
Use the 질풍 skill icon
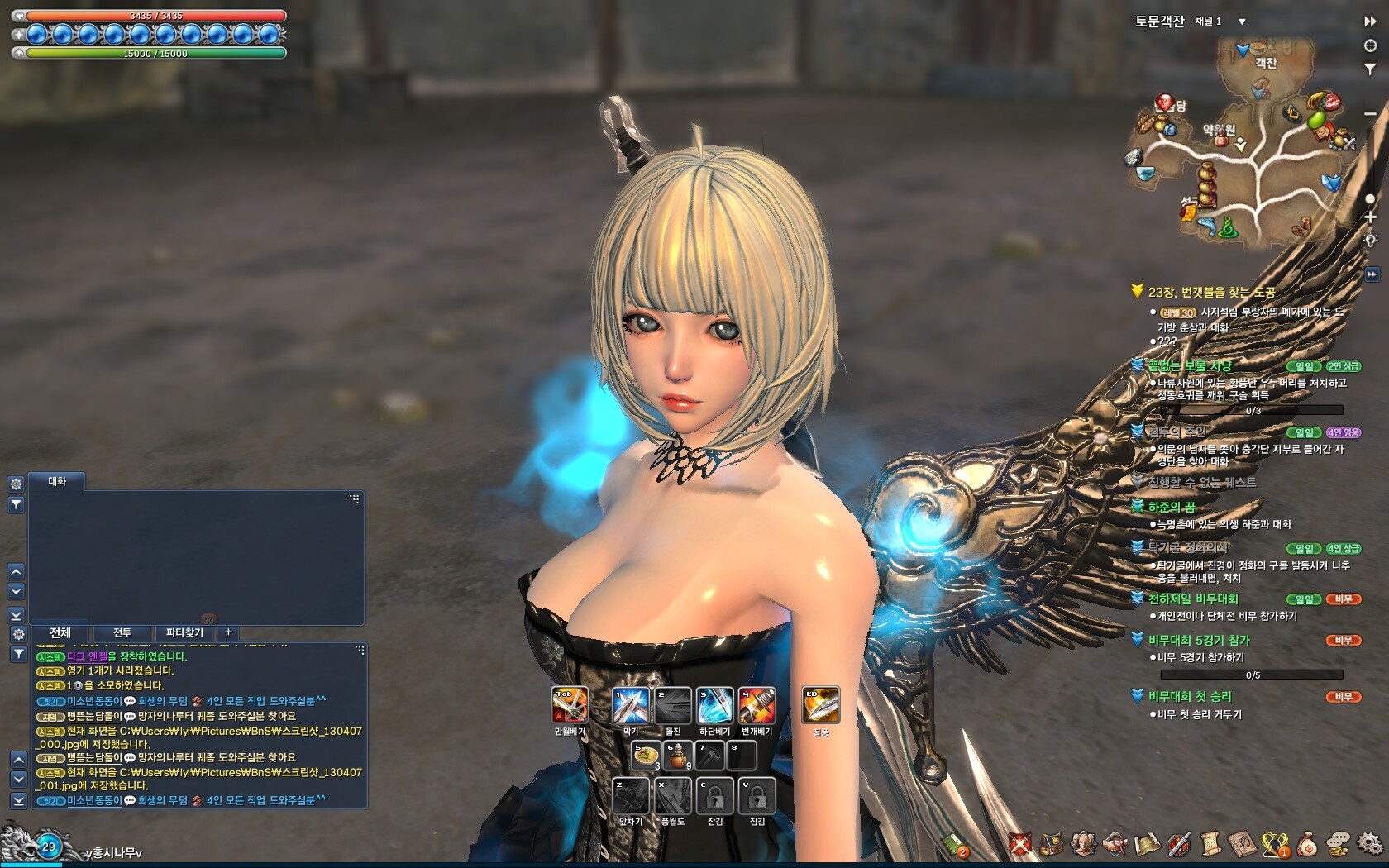coord(820,704)
